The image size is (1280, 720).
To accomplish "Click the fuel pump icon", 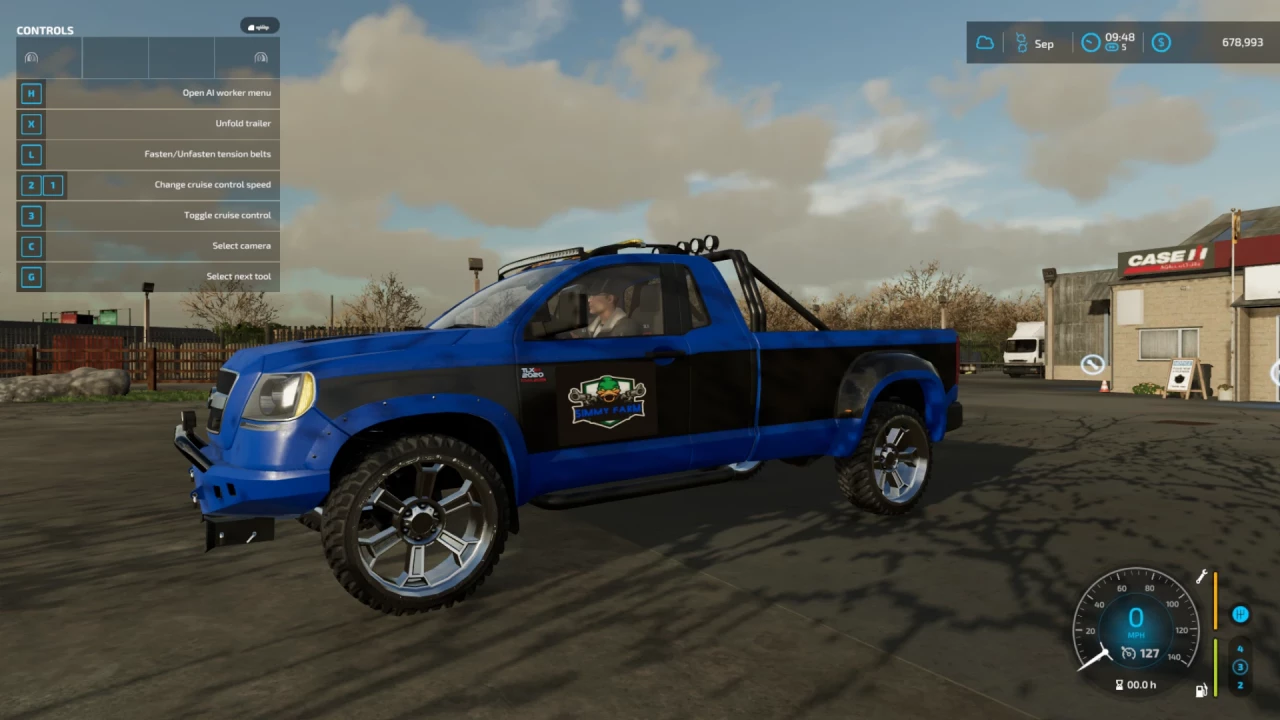I will point(1201,690).
